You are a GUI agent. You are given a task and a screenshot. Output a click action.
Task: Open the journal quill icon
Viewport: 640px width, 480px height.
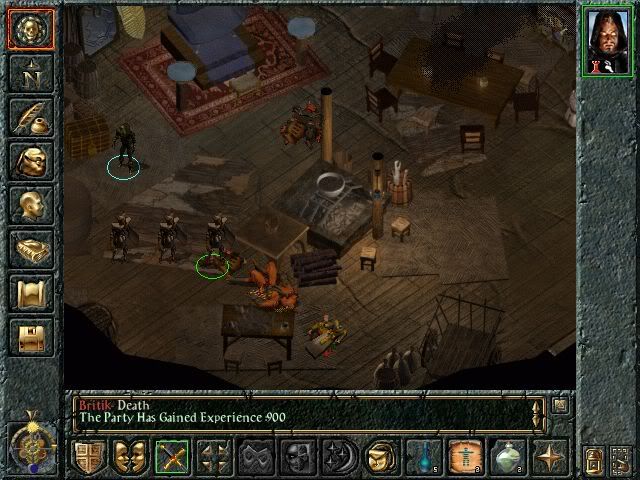pos(29,118)
